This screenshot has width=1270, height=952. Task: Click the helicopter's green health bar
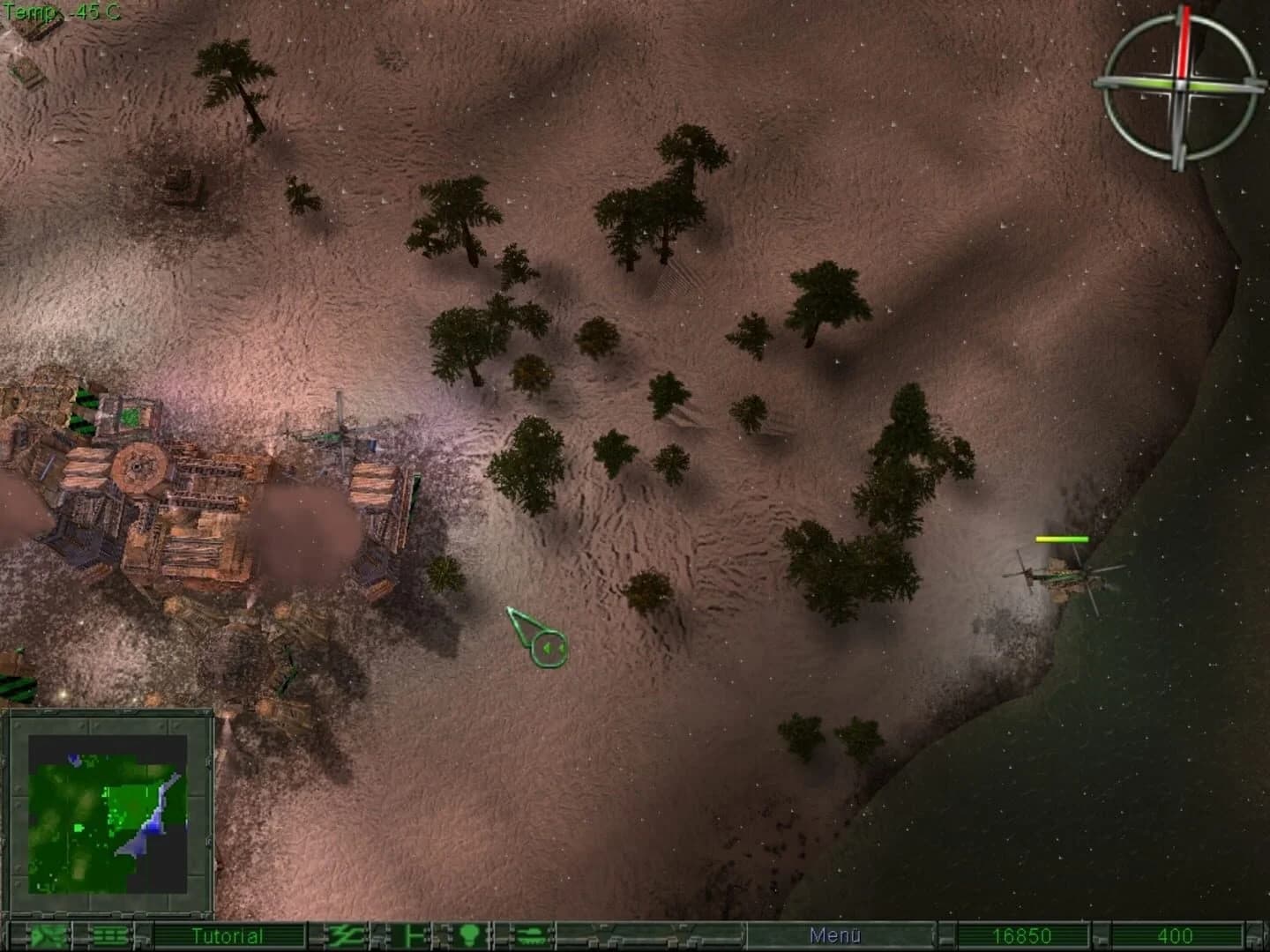pyautogui.click(x=1062, y=538)
